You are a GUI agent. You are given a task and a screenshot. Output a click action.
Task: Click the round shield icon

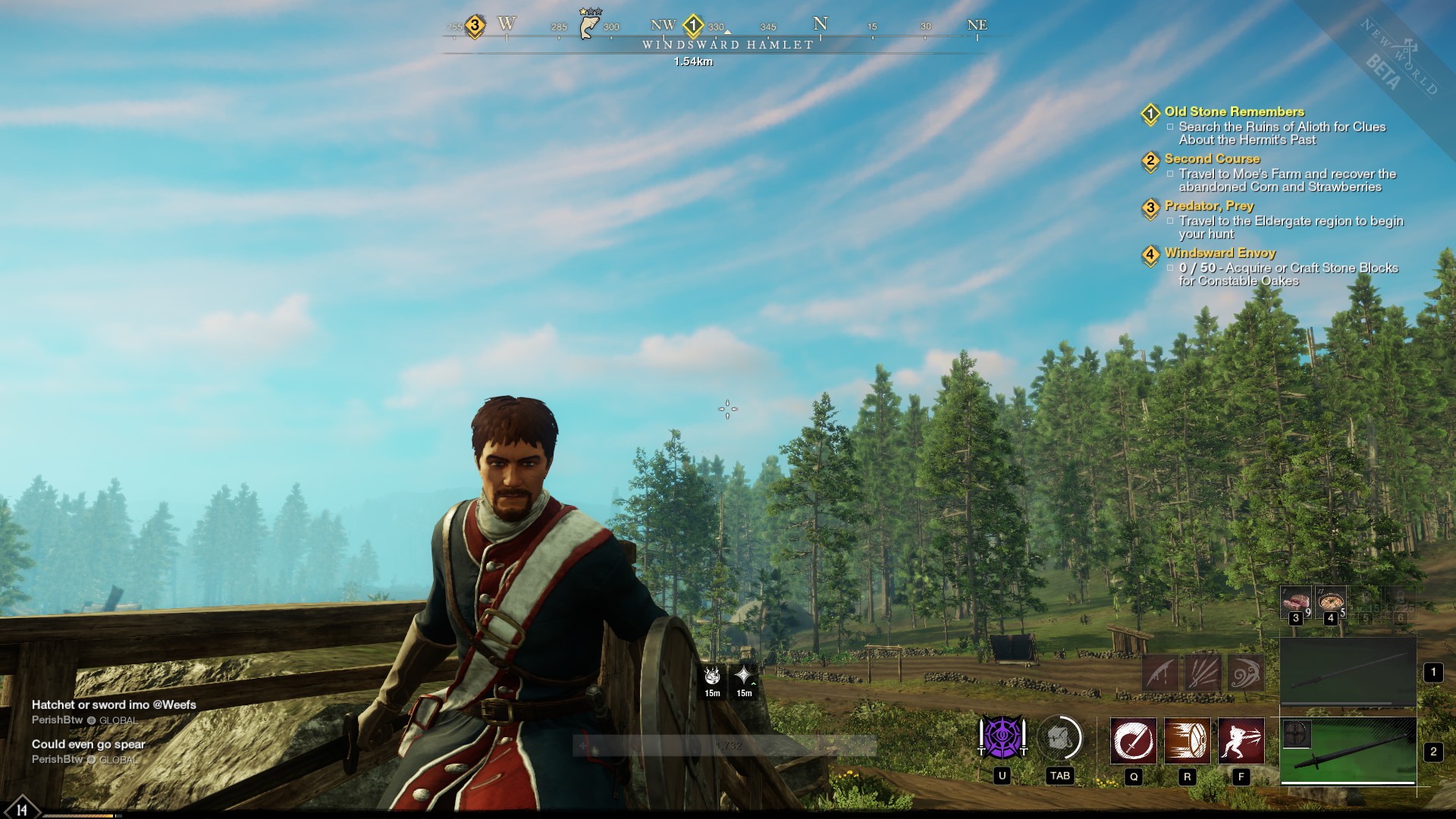1297,734
